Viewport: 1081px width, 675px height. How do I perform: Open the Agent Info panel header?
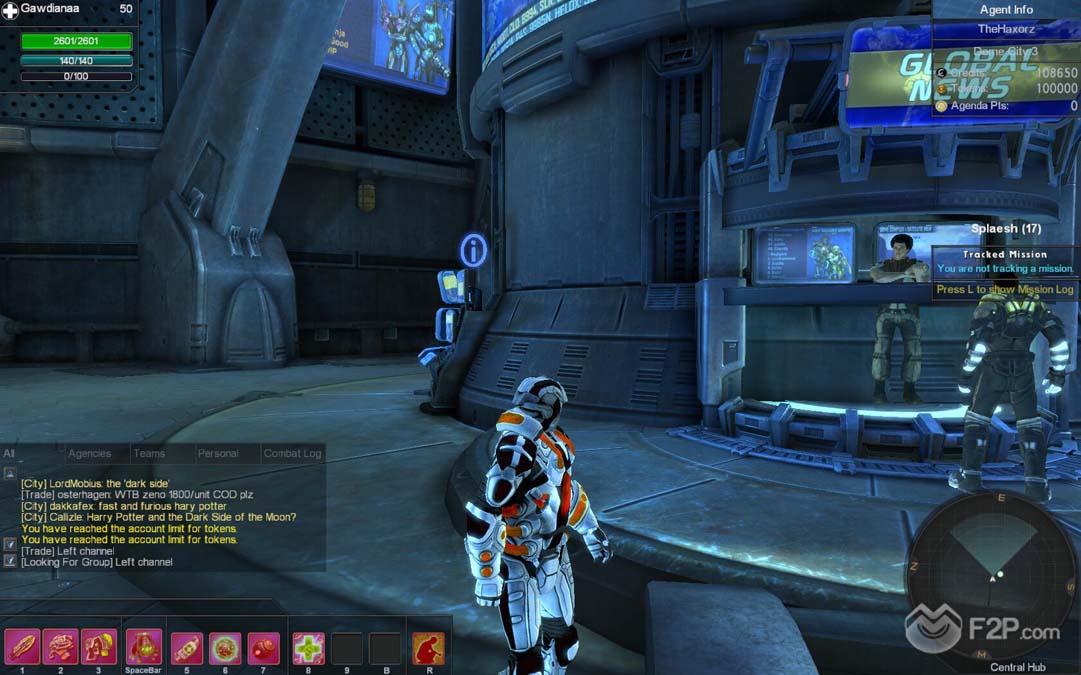tap(1006, 10)
